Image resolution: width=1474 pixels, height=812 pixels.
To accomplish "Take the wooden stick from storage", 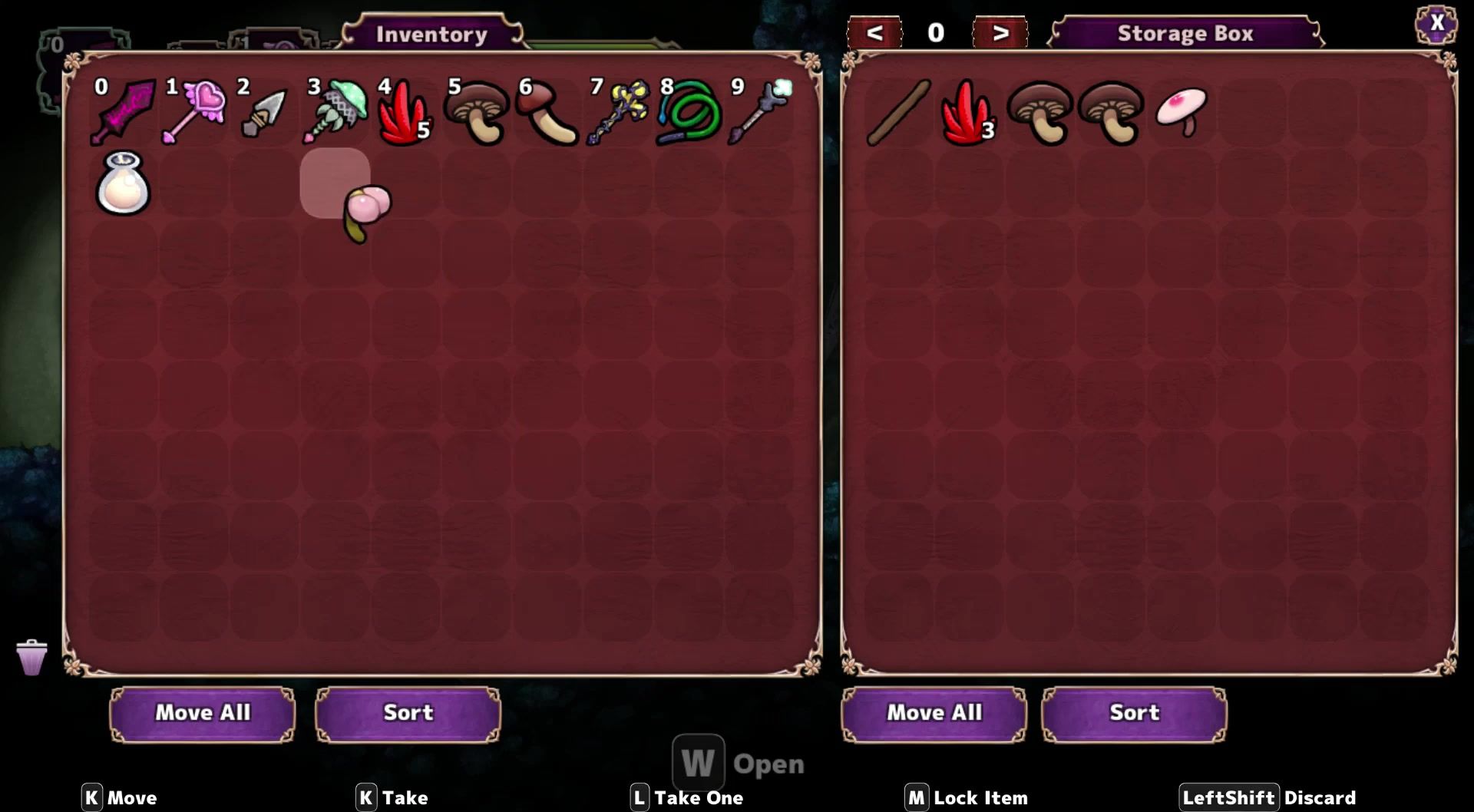I will click(x=898, y=113).
